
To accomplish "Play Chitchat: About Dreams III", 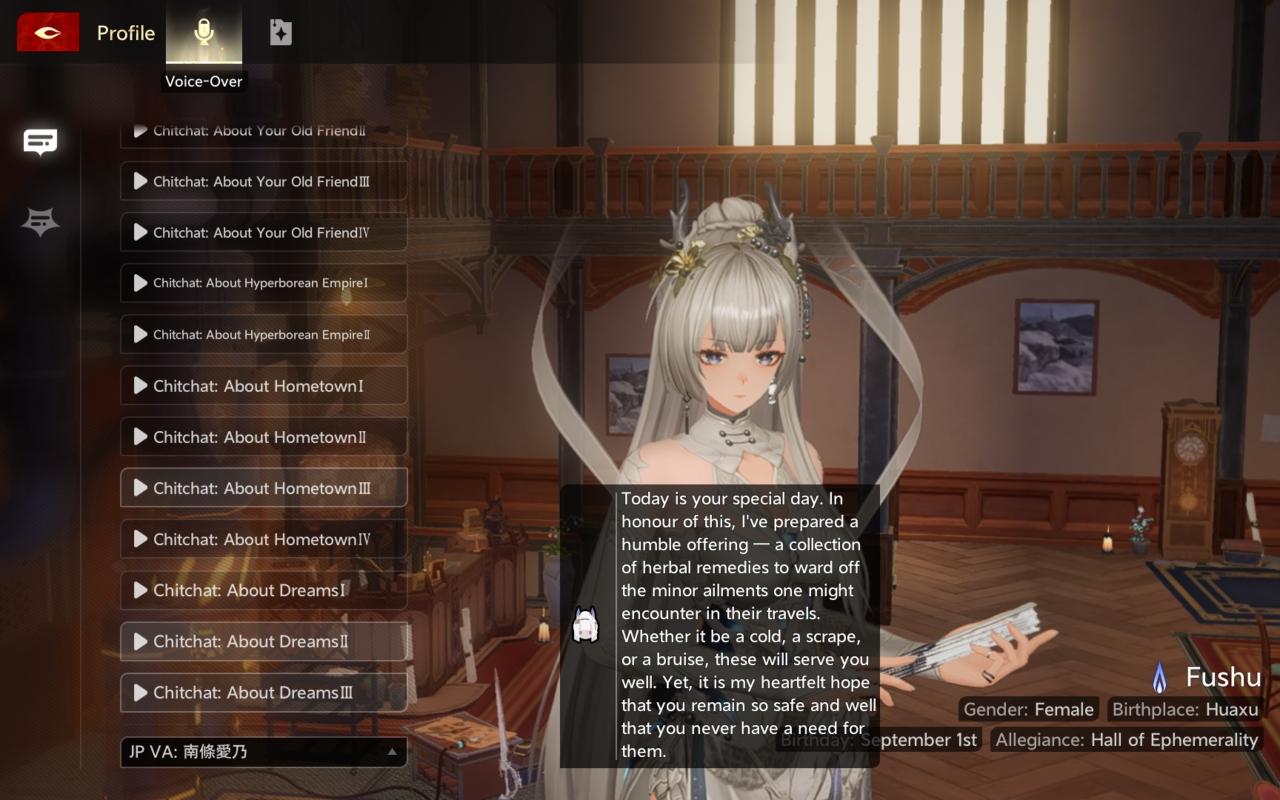I will (263, 692).
